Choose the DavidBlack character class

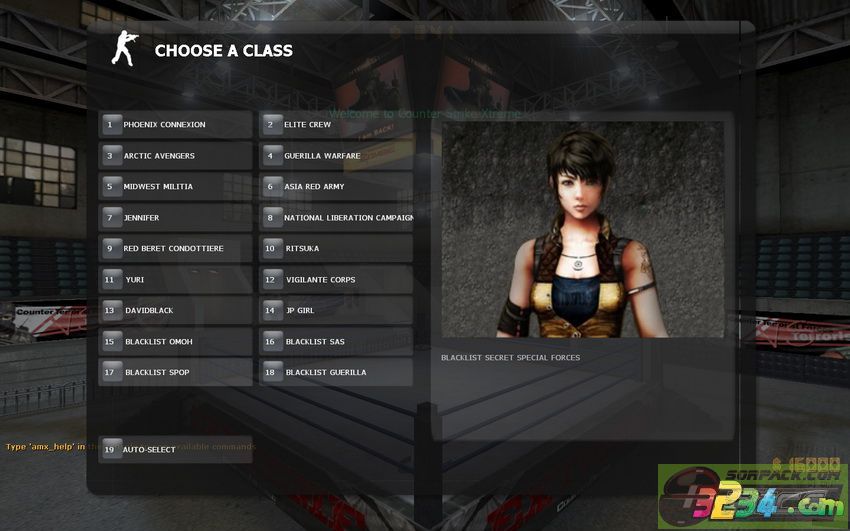tap(175, 311)
